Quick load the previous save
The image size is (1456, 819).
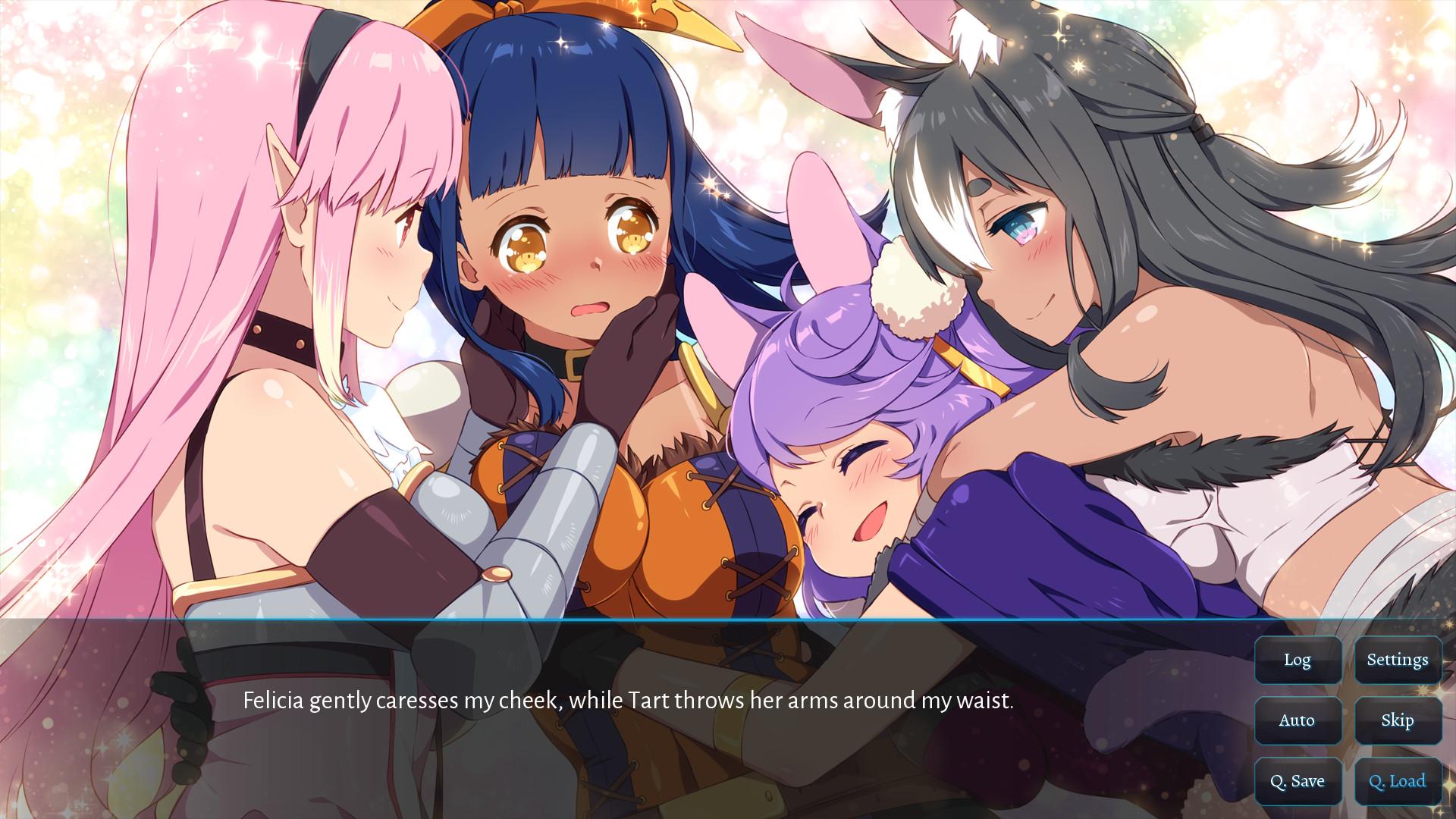pyautogui.click(x=1398, y=780)
